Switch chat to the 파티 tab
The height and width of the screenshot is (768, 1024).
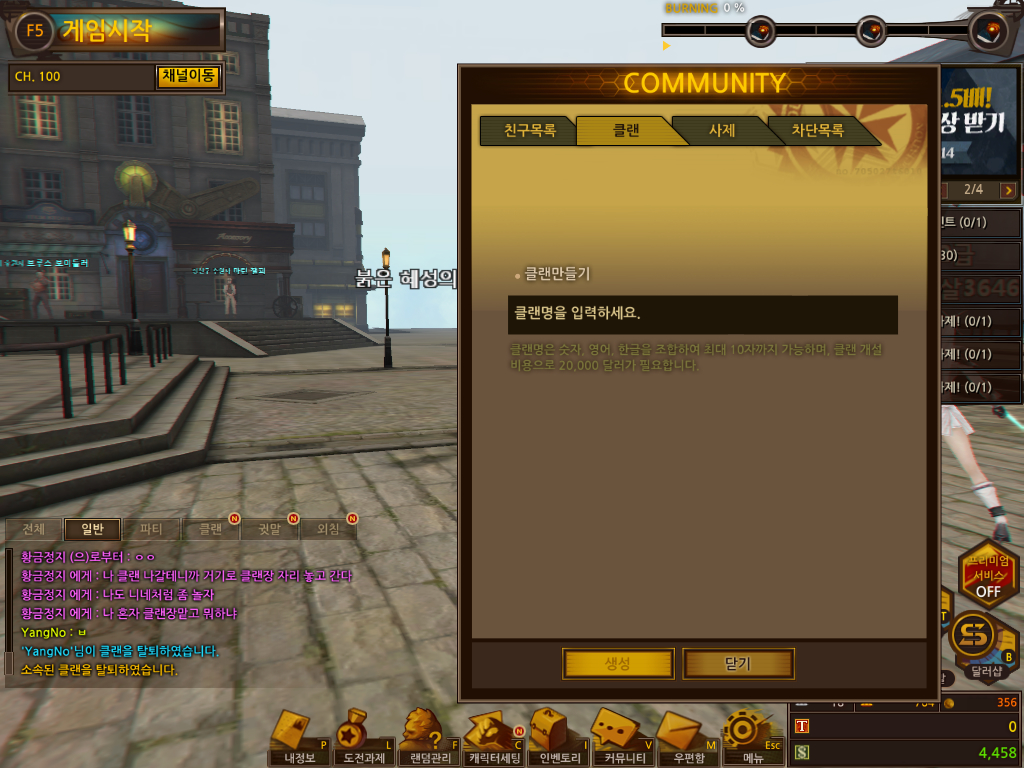coord(151,529)
